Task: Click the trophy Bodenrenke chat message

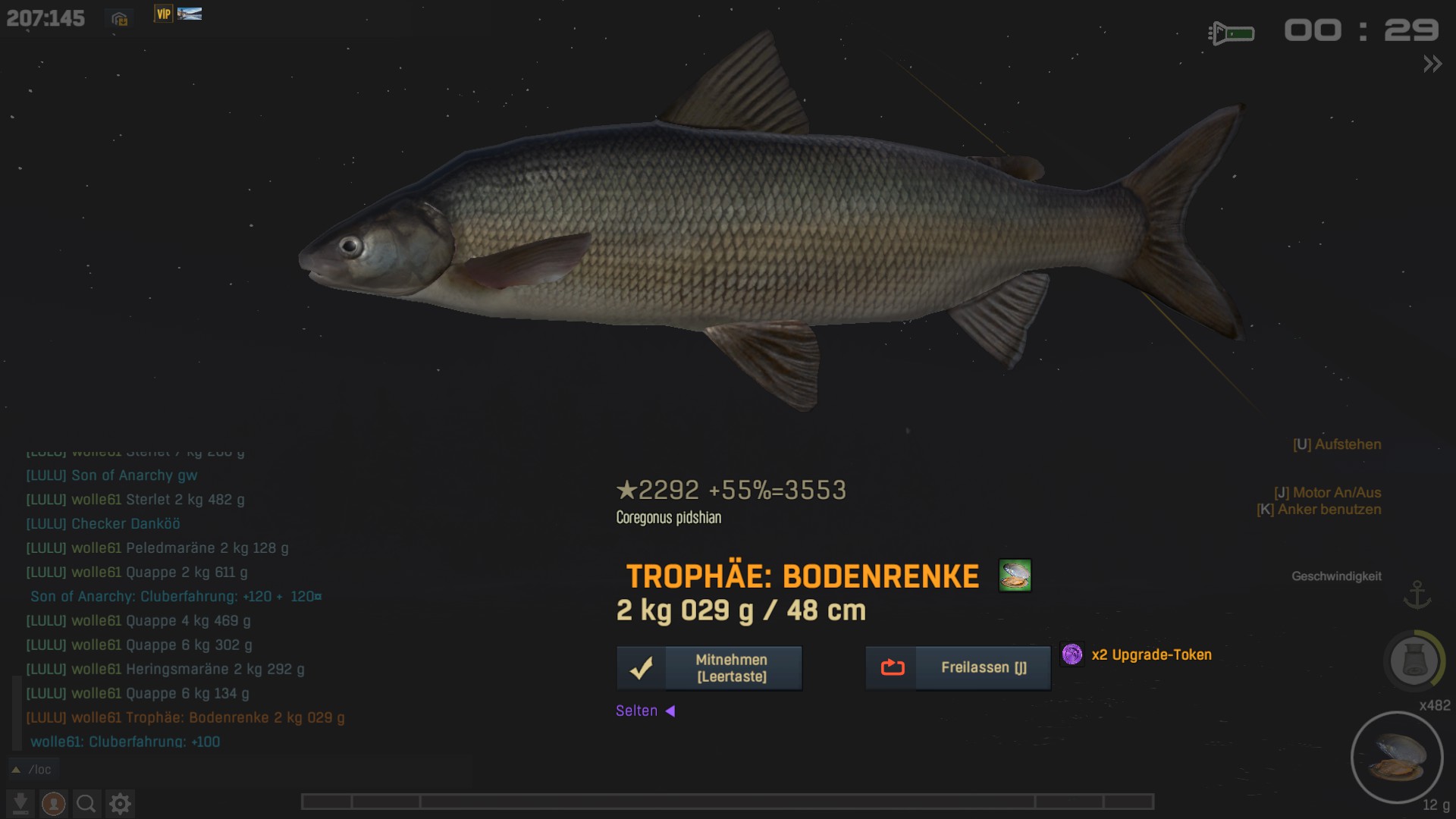Action: [186, 717]
